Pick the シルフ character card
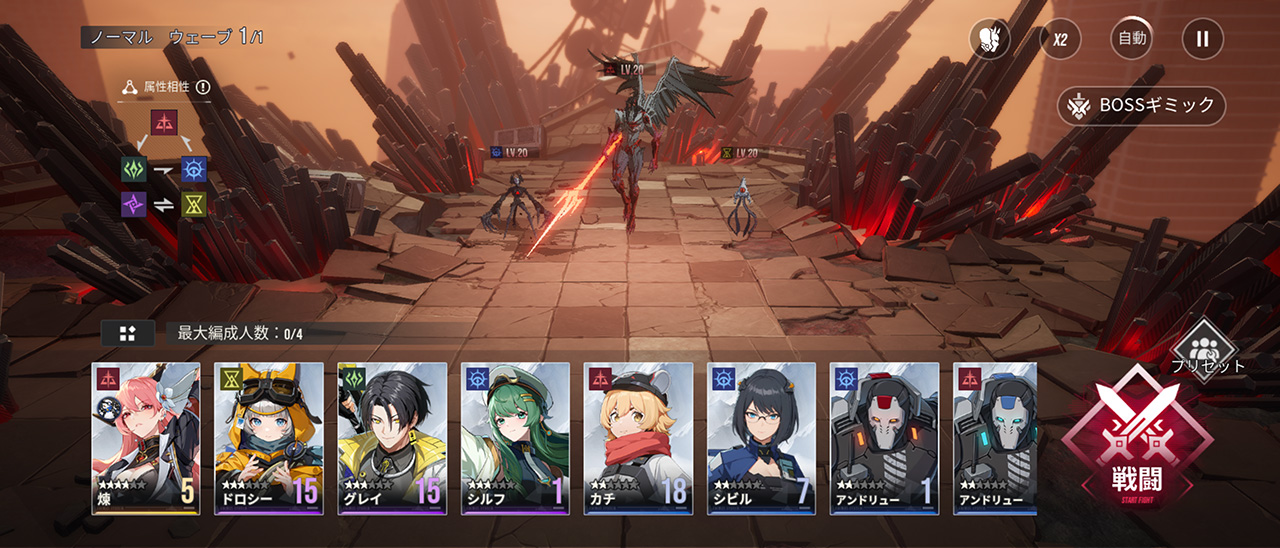 click(515, 438)
